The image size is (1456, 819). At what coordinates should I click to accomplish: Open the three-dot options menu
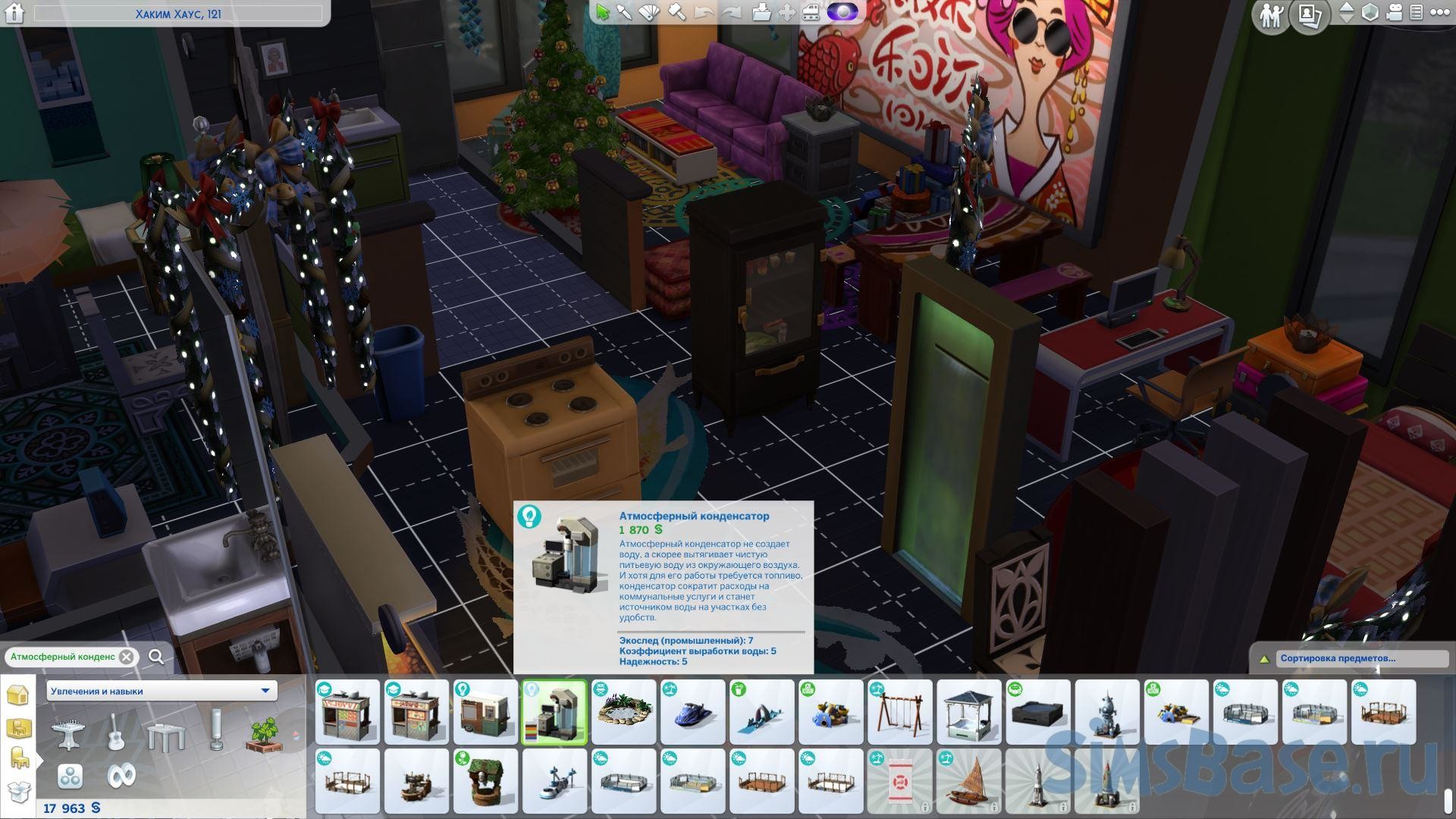pyautogui.click(x=1439, y=13)
